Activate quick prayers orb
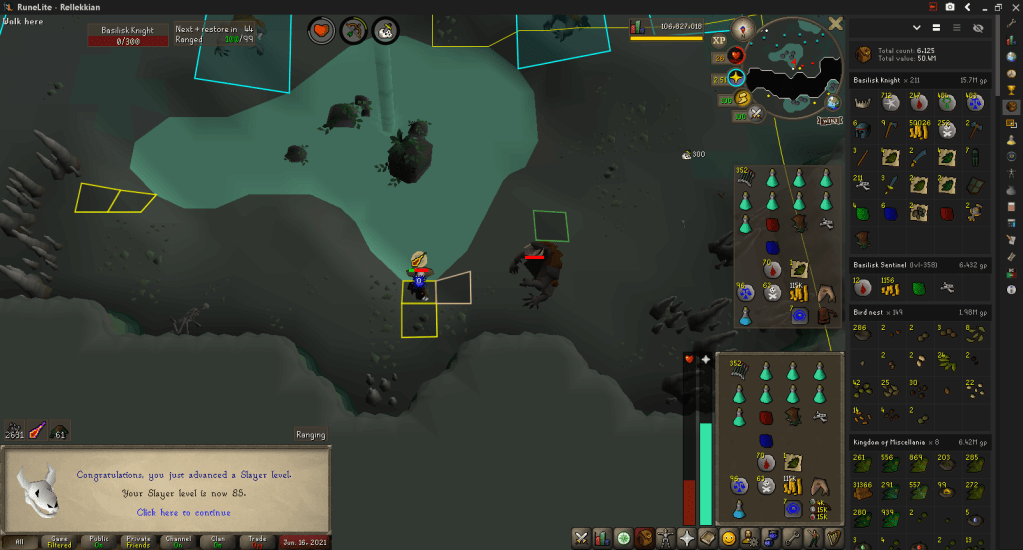1023x550 pixels. [x=737, y=77]
